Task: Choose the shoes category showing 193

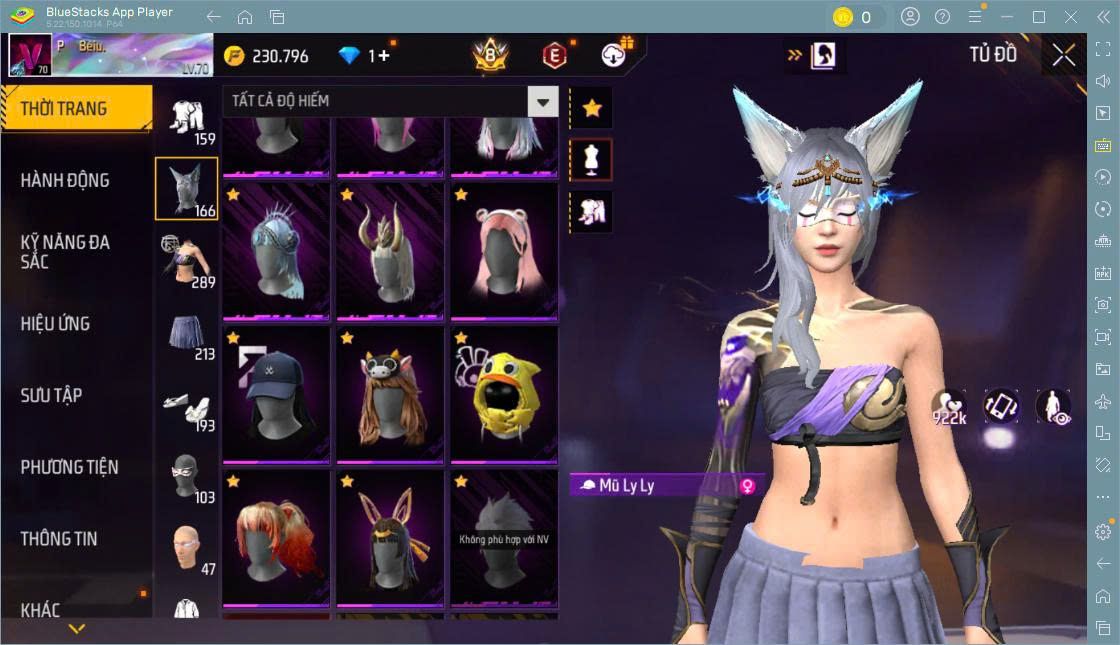Action: tap(187, 406)
